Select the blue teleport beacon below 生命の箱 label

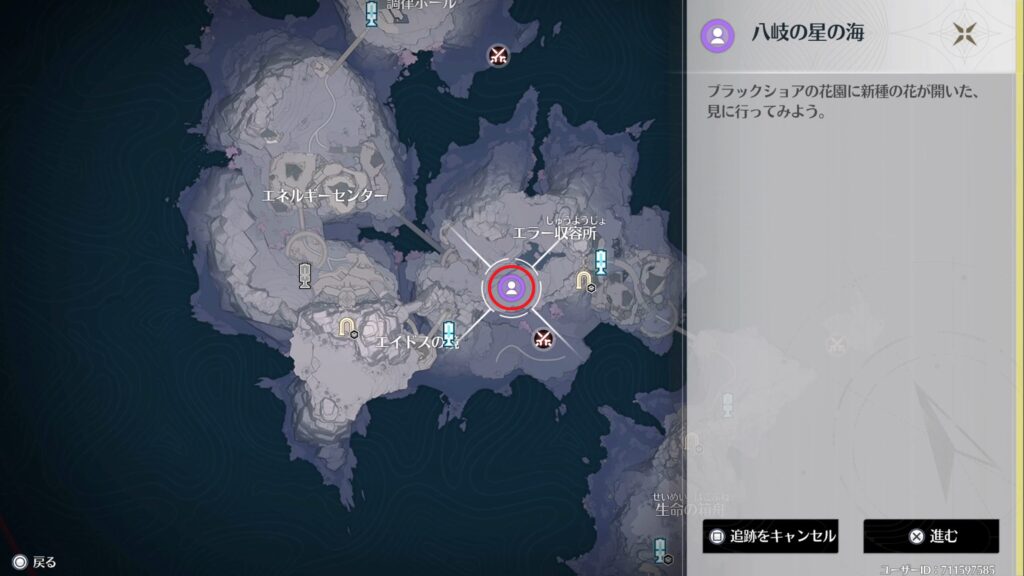pos(660,549)
